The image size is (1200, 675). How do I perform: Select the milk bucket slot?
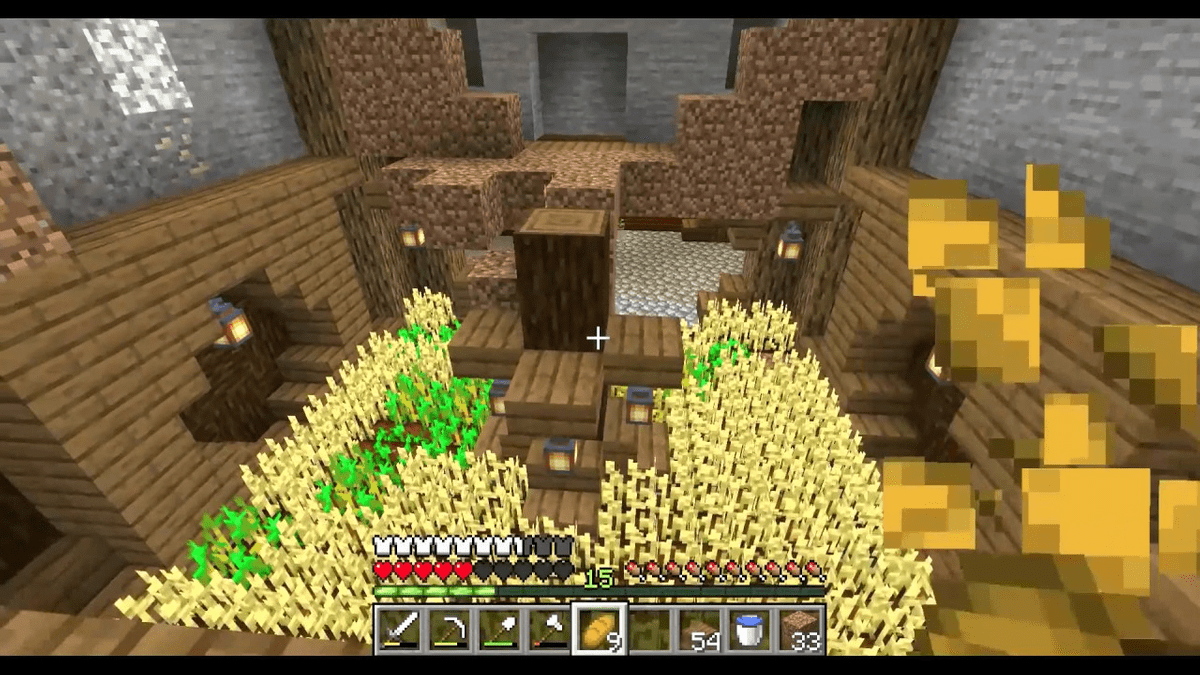(x=749, y=629)
